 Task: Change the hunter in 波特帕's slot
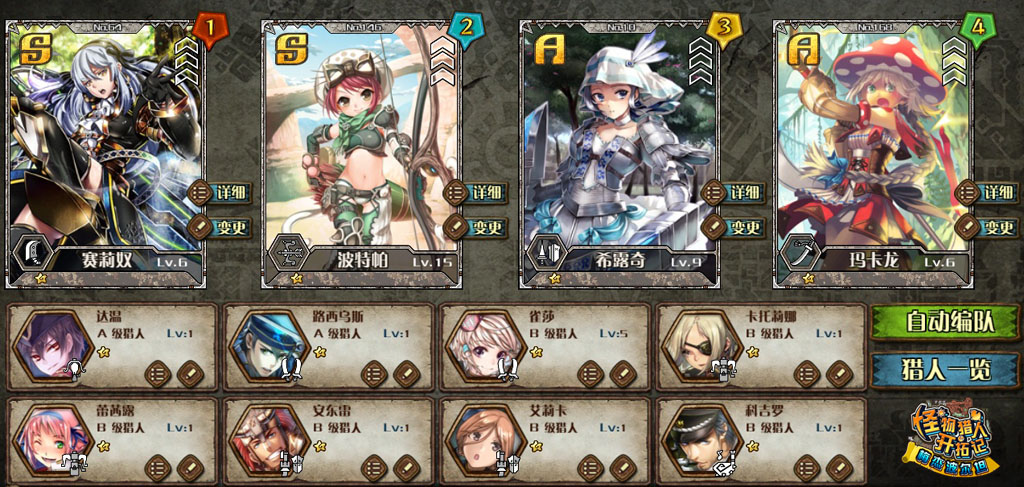click(475, 227)
